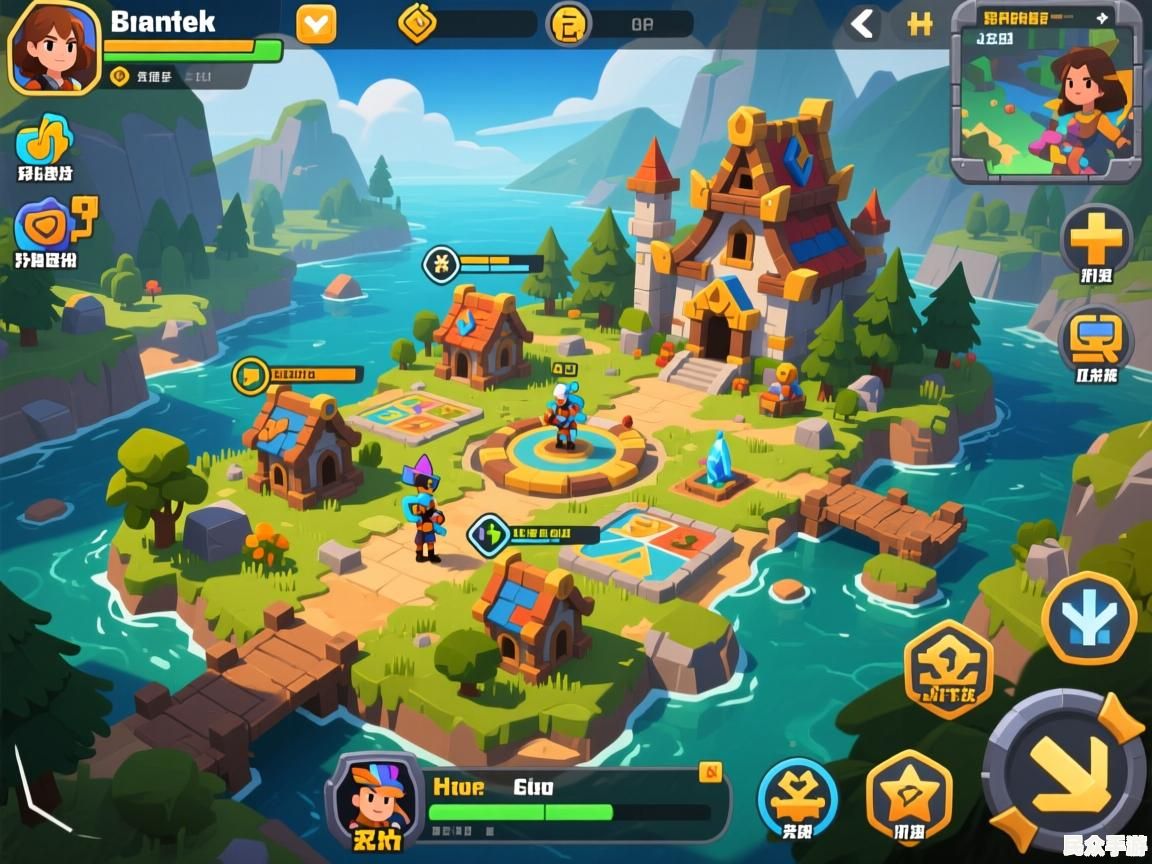1152x864 pixels.
Task: Open the hexagon star badge button
Action: click(x=908, y=795)
